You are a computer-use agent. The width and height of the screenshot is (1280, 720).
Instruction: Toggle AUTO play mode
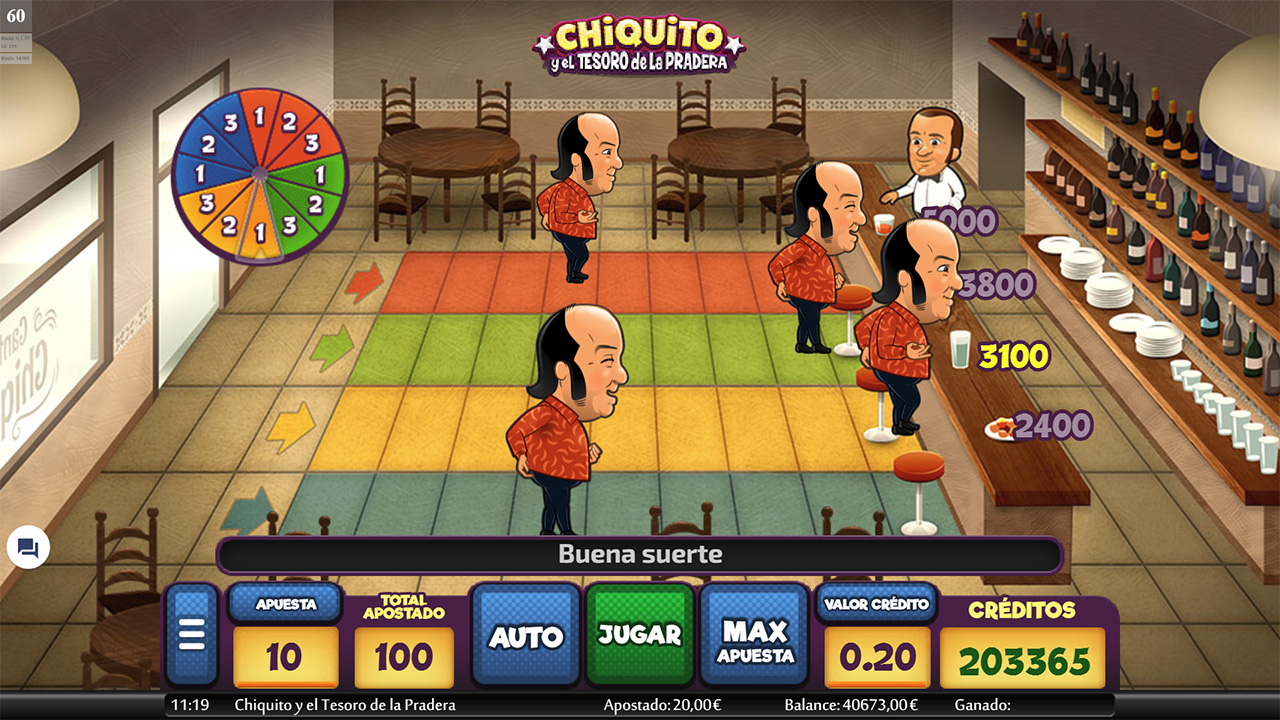pyautogui.click(x=525, y=633)
